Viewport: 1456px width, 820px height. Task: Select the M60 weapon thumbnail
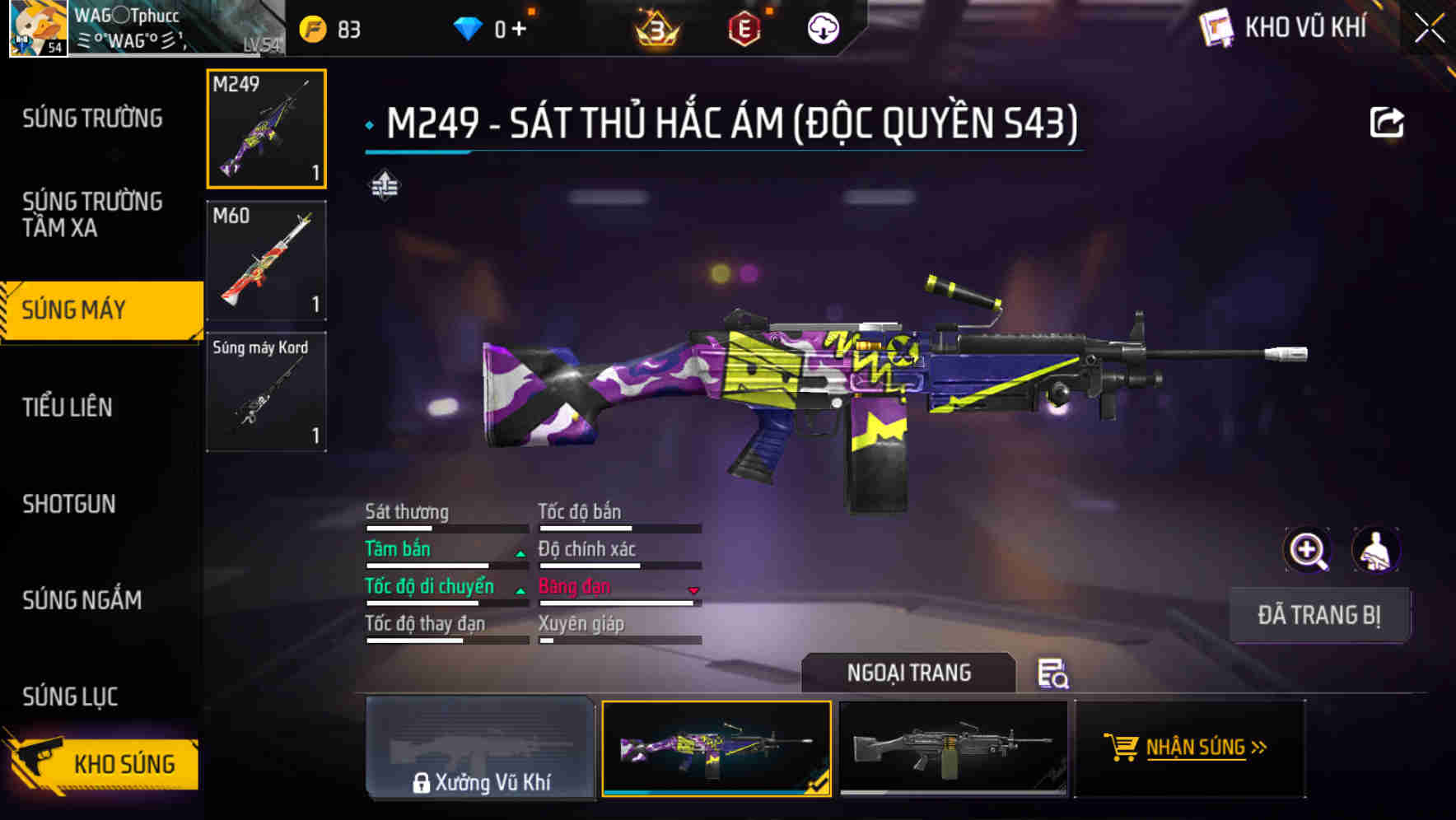tap(265, 259)
